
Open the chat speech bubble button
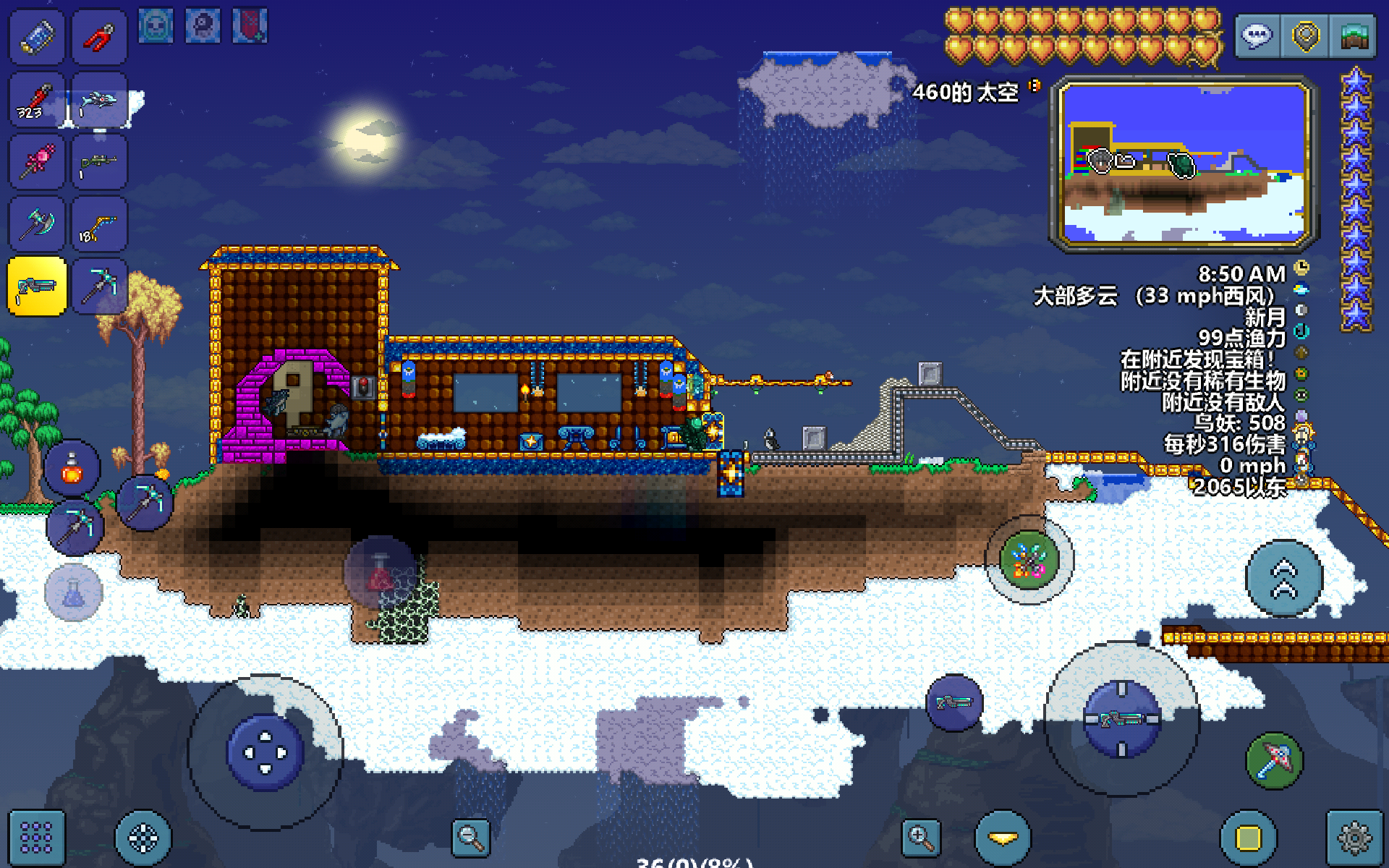pyautogui.click(x=1257, y=36)
